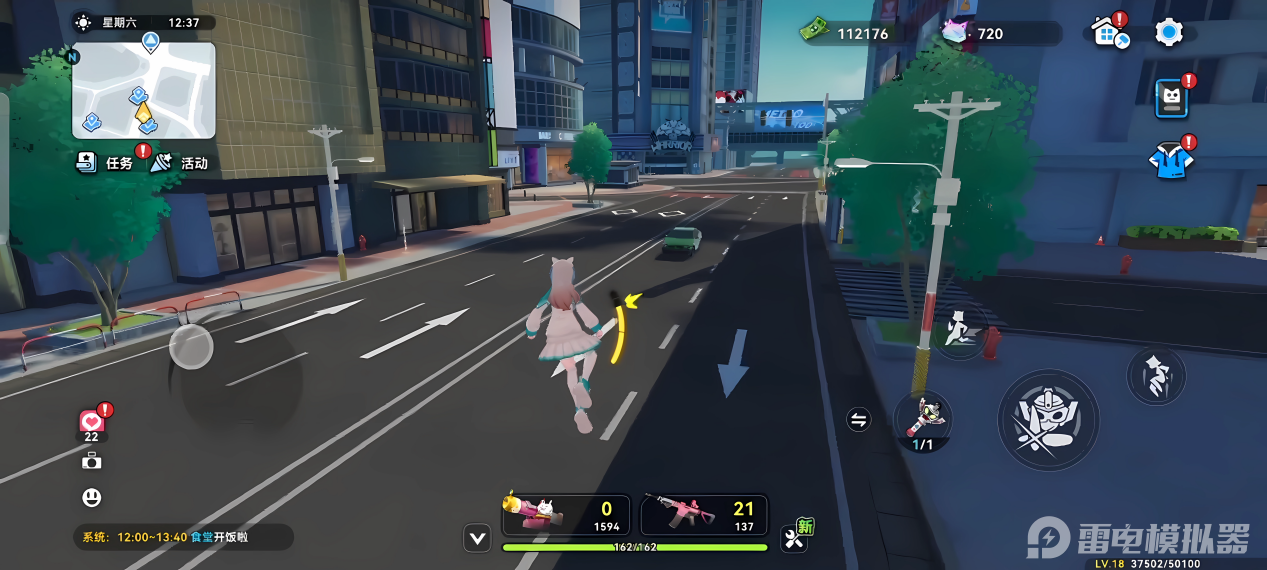Open the blue hoodie wardrobe

(x=1170, y=160)
